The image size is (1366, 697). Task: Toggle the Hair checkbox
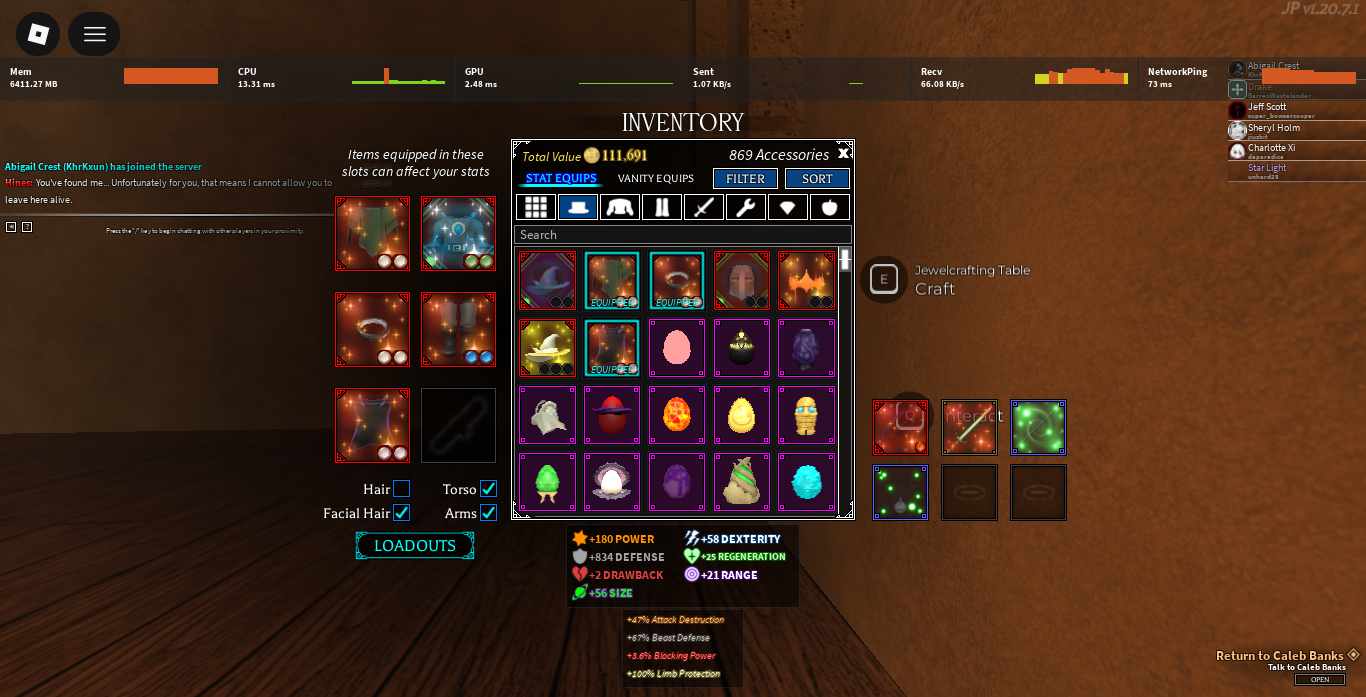[401, 489]
